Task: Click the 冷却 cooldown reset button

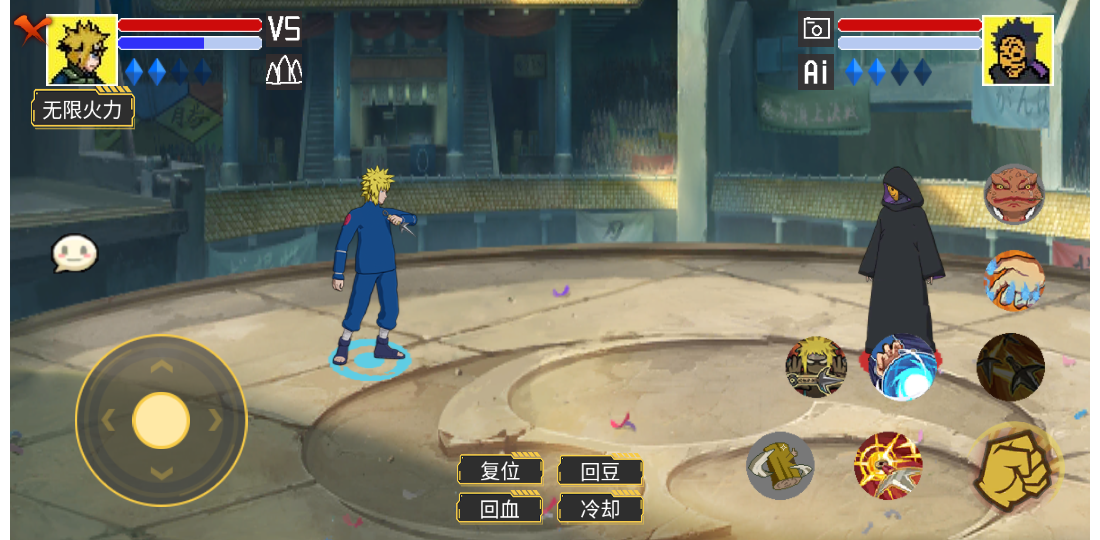Action: (600, 508)
